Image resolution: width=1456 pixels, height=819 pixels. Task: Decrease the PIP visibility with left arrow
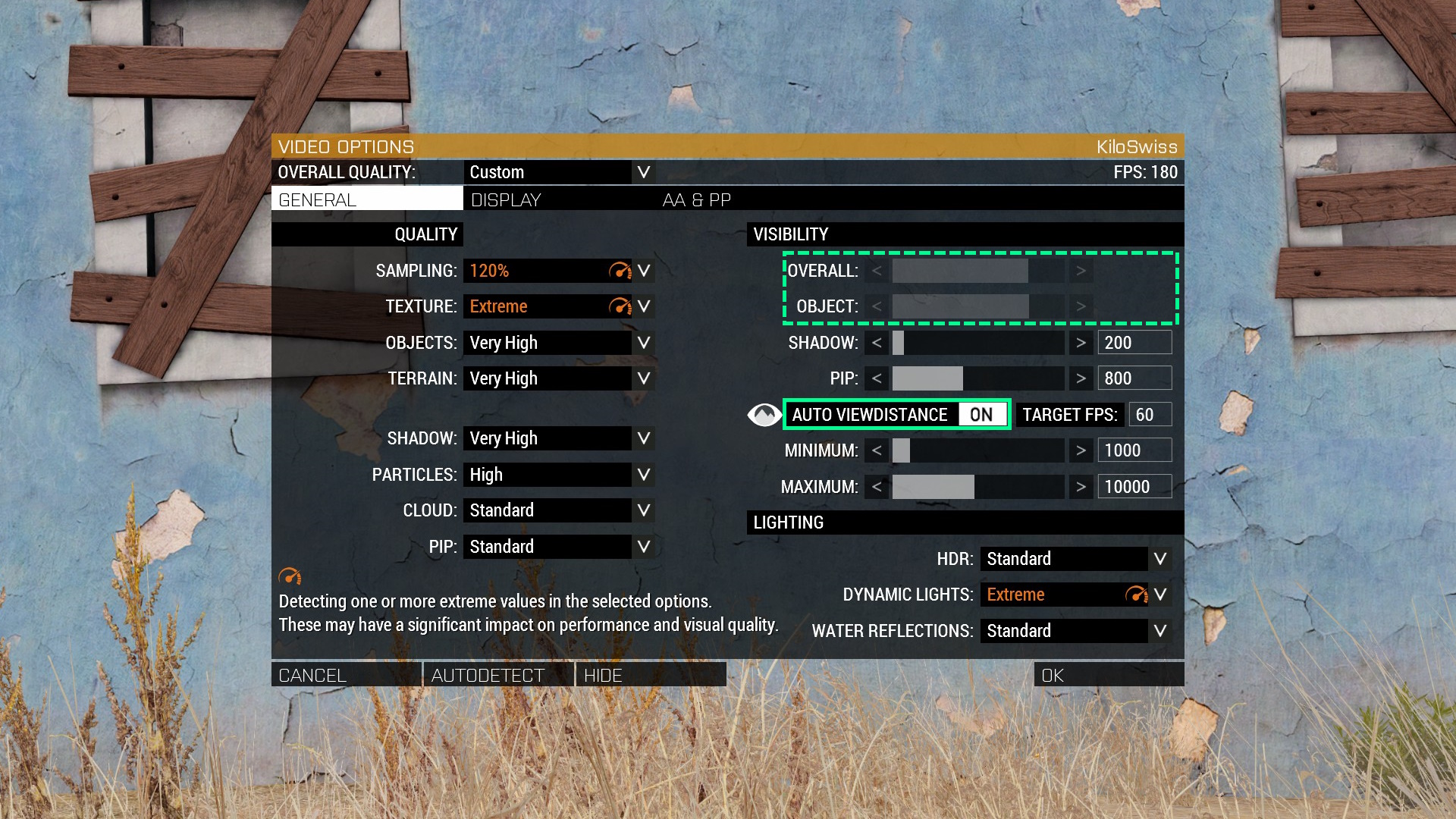pos(877,378)
